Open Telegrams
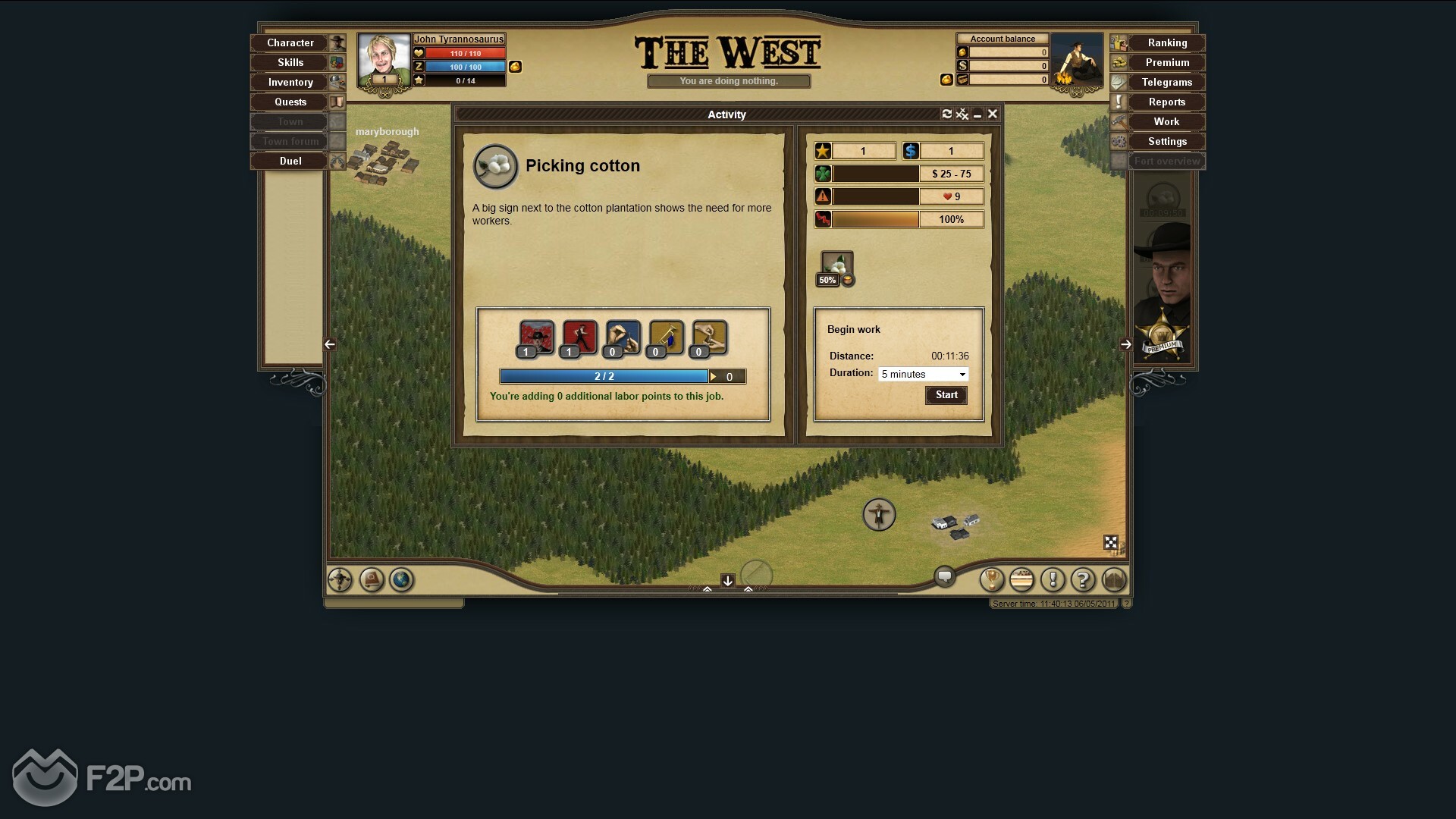This screenshot has width=1456, height=819. 1166,83
